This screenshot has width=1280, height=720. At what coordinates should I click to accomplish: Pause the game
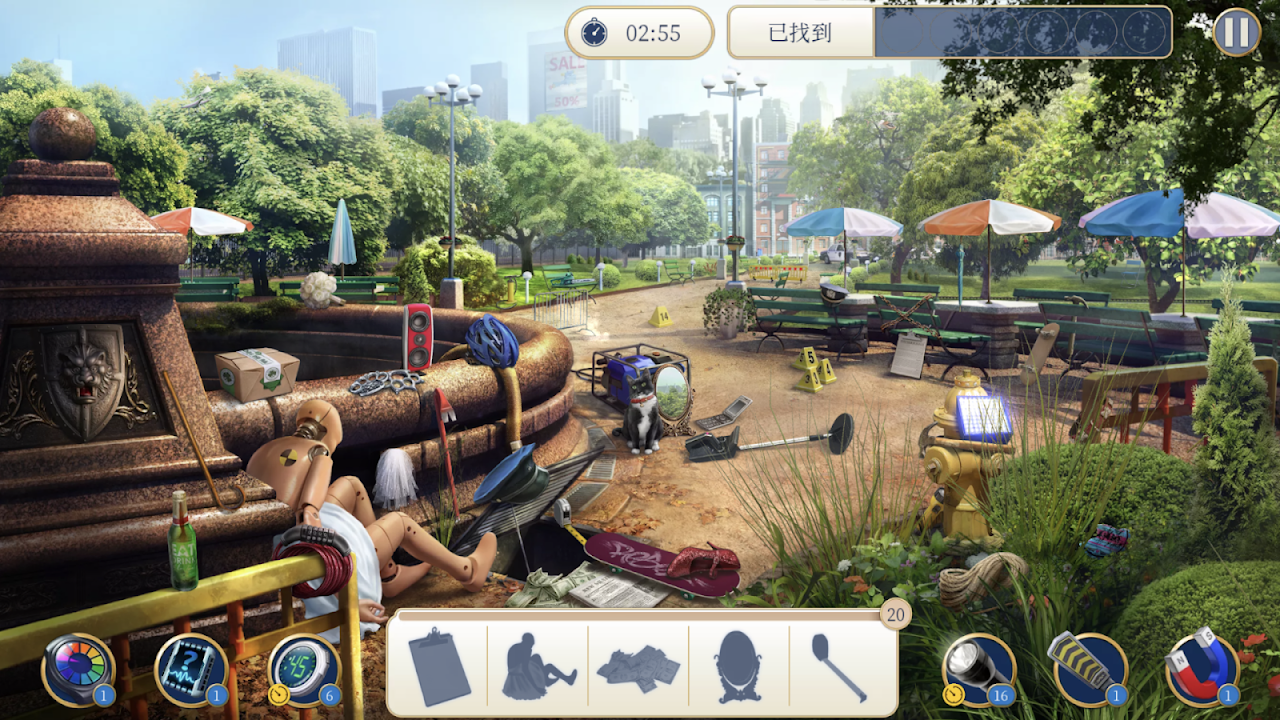click(1236, 33)
